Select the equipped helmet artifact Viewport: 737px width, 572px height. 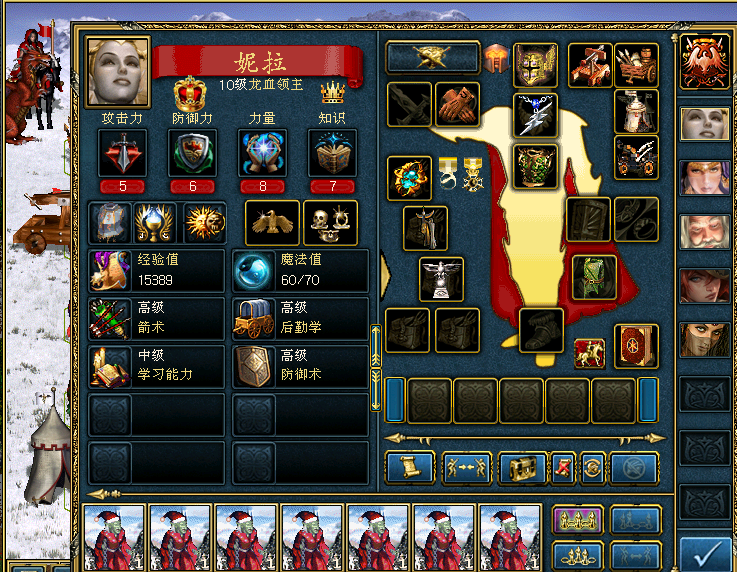click(536, 65)
